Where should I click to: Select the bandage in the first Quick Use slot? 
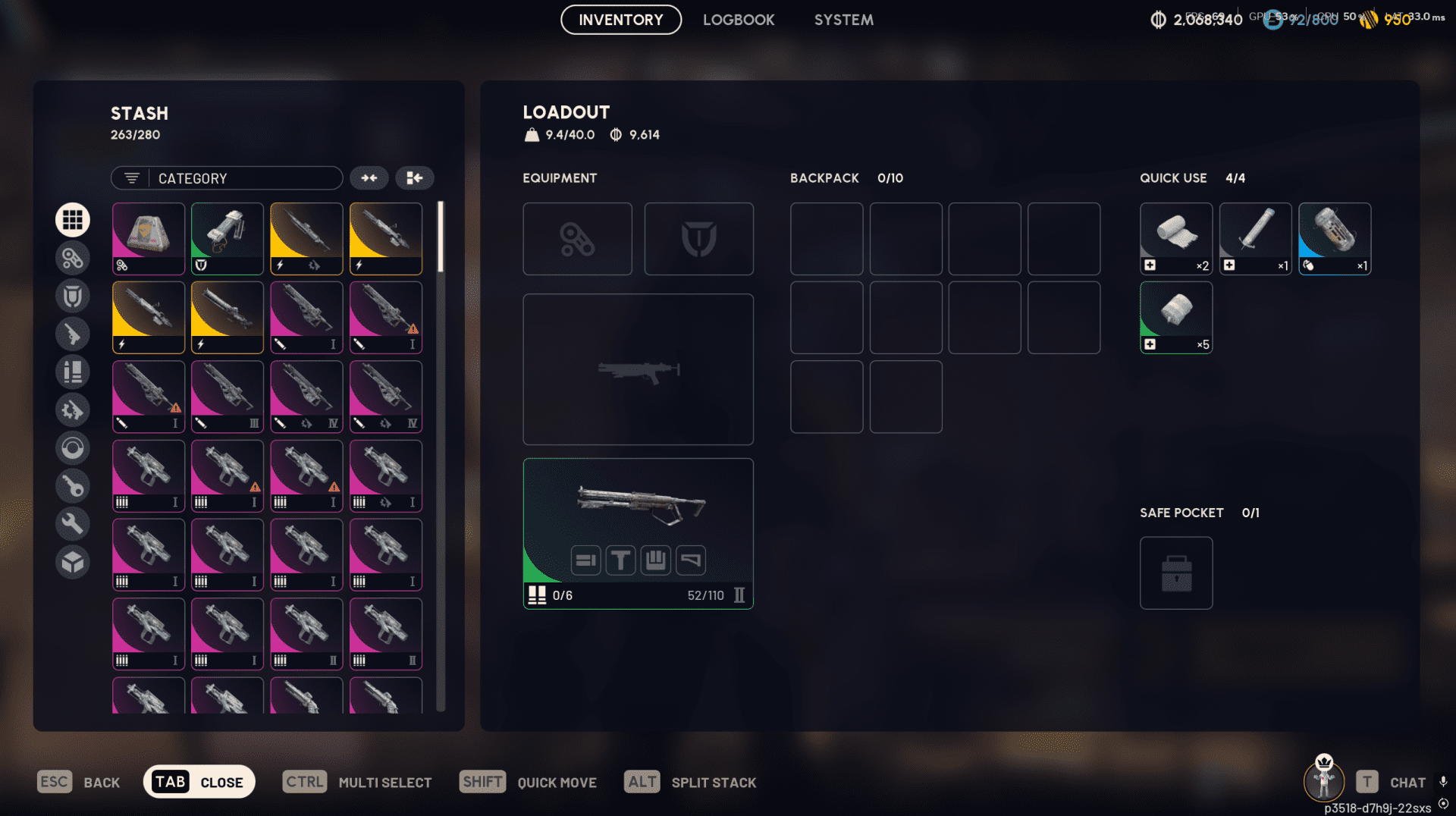(1176, 238)
